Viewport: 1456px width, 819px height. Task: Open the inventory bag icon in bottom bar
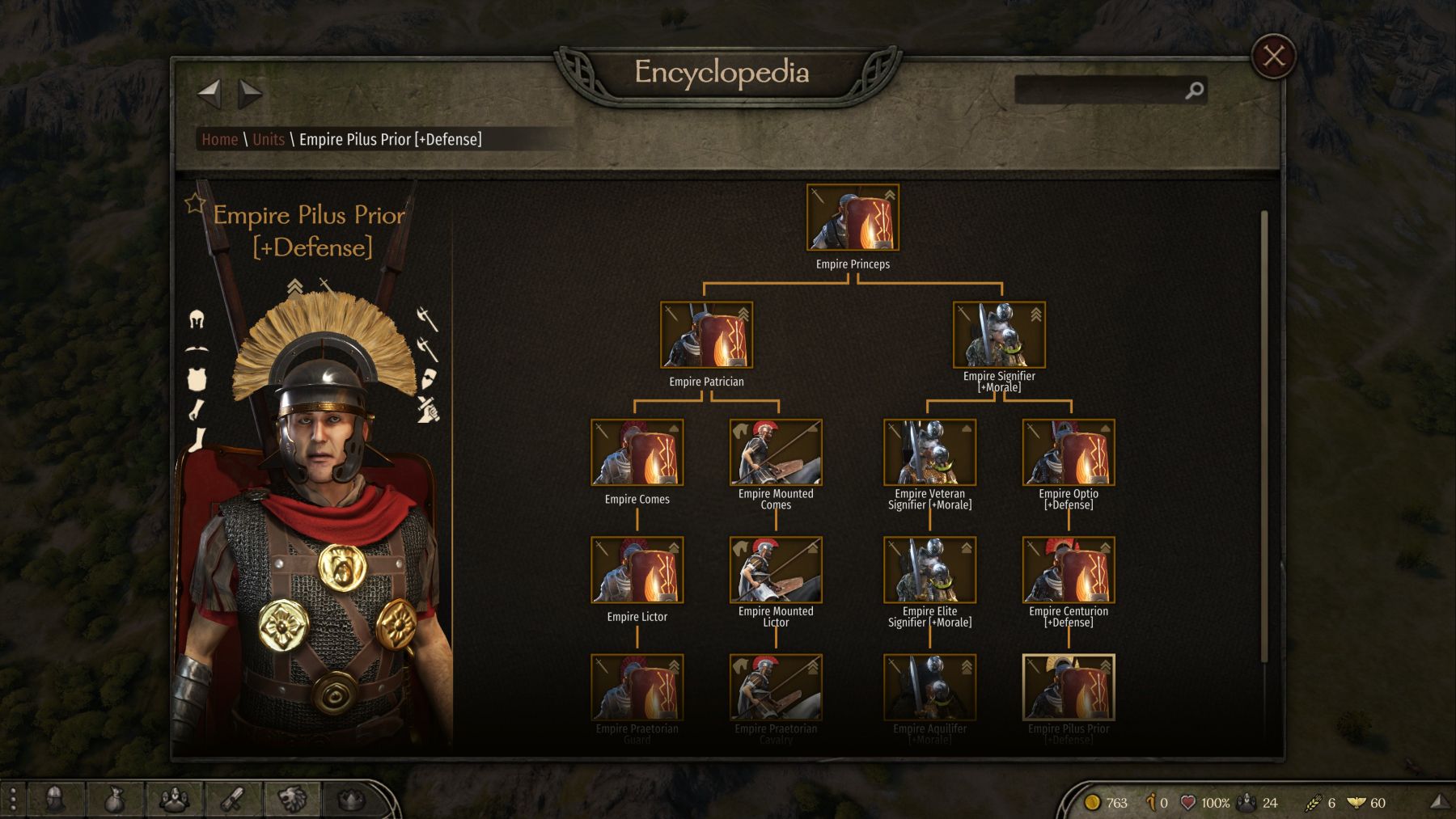[x=115, y=800]
